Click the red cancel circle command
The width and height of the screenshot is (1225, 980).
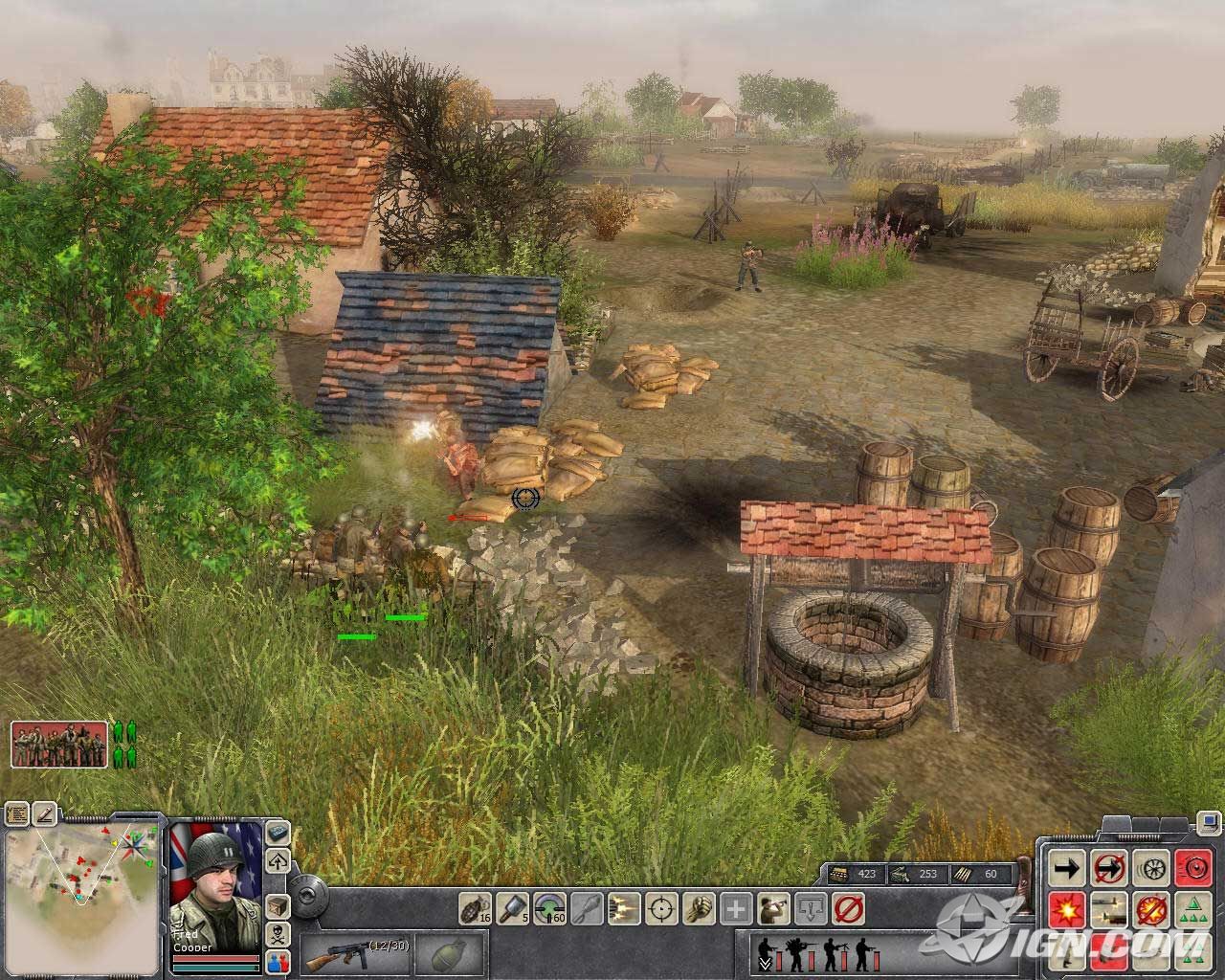click(x=847, y=907)
